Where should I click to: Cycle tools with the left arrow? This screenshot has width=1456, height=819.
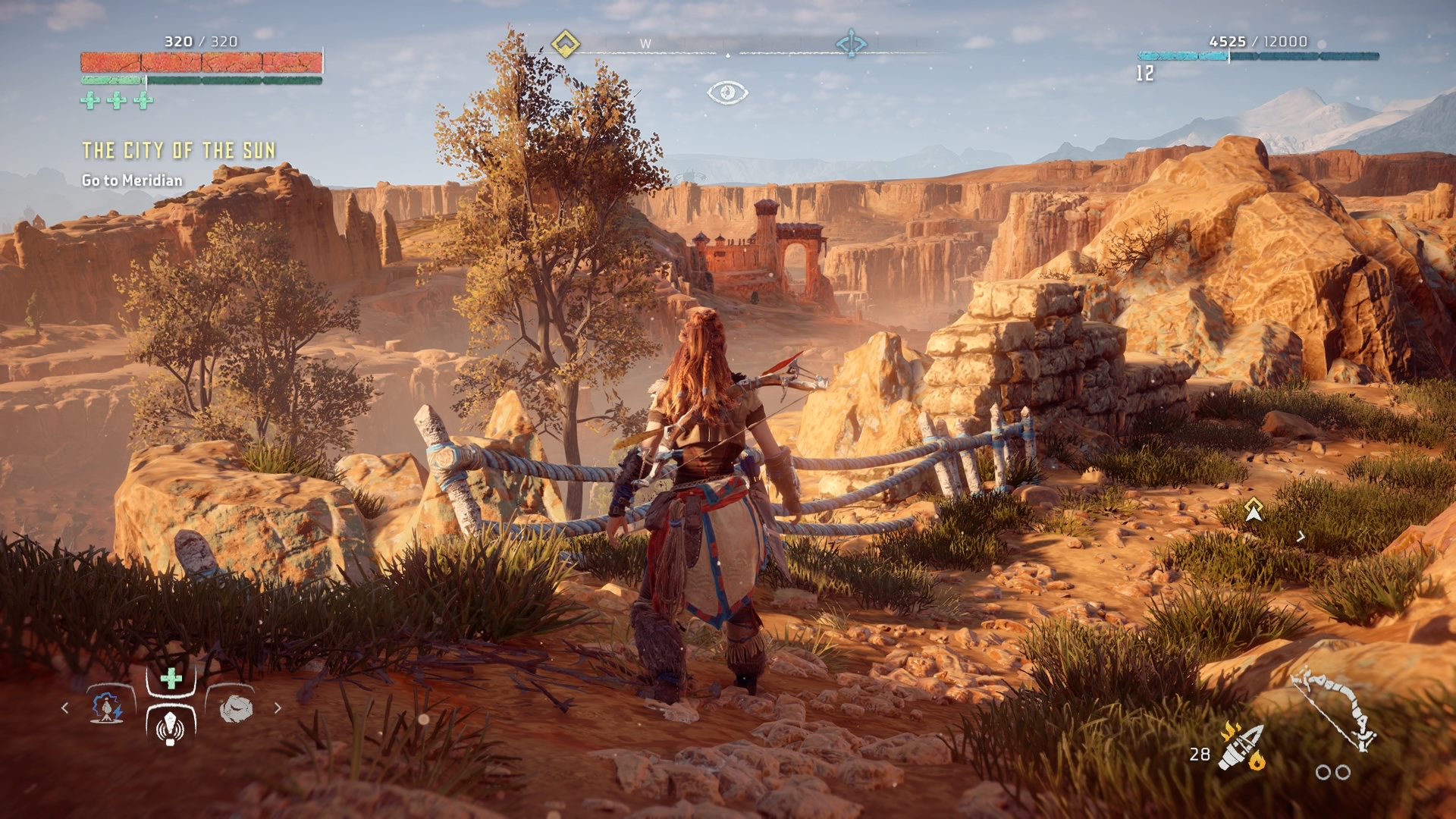65,708
